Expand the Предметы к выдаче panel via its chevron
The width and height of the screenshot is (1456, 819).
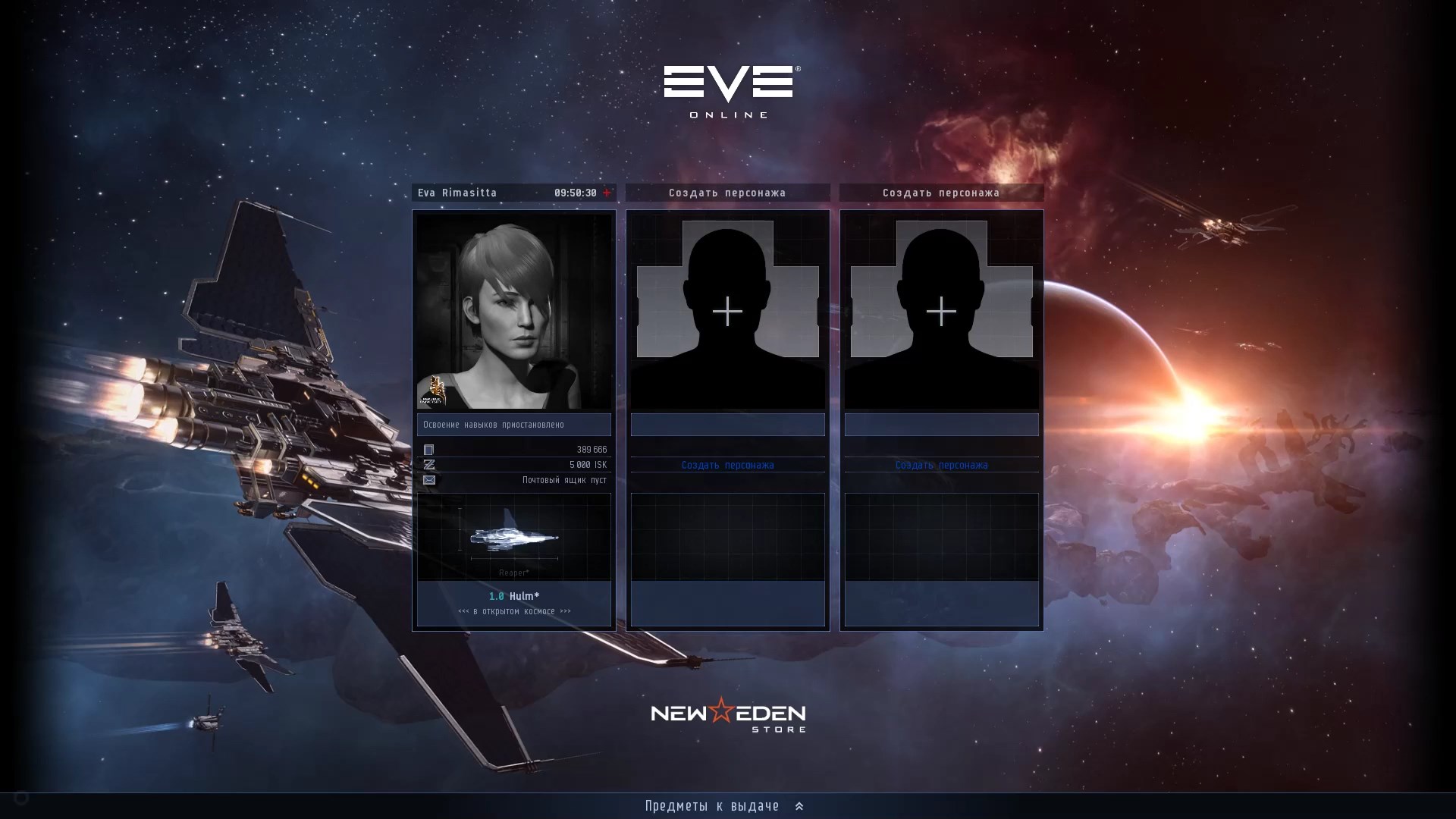tap(799, 806)
